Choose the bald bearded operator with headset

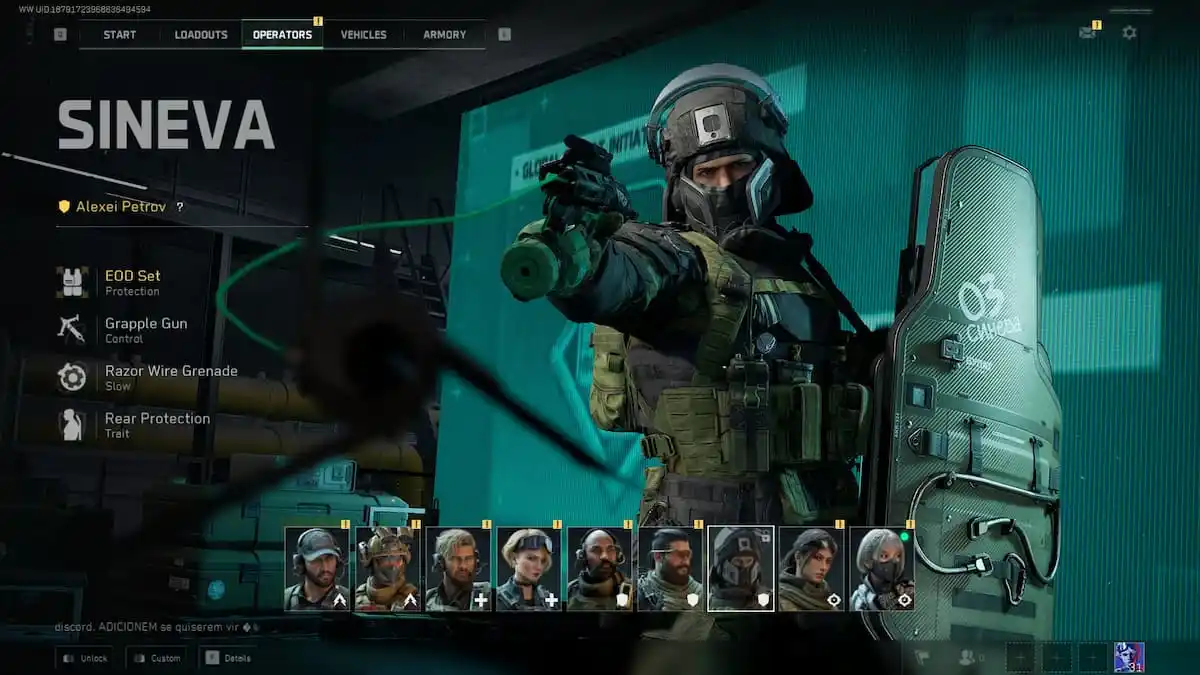coord(599,569)
